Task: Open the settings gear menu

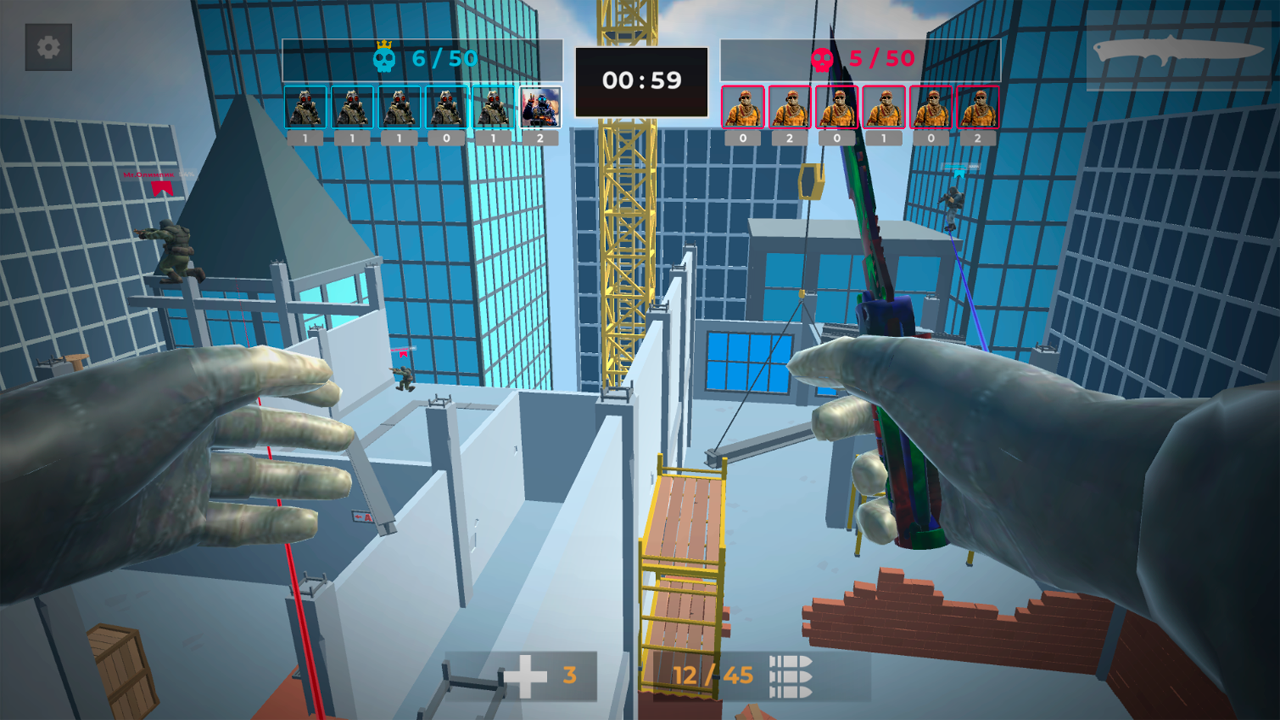Action: click(47, 48)
